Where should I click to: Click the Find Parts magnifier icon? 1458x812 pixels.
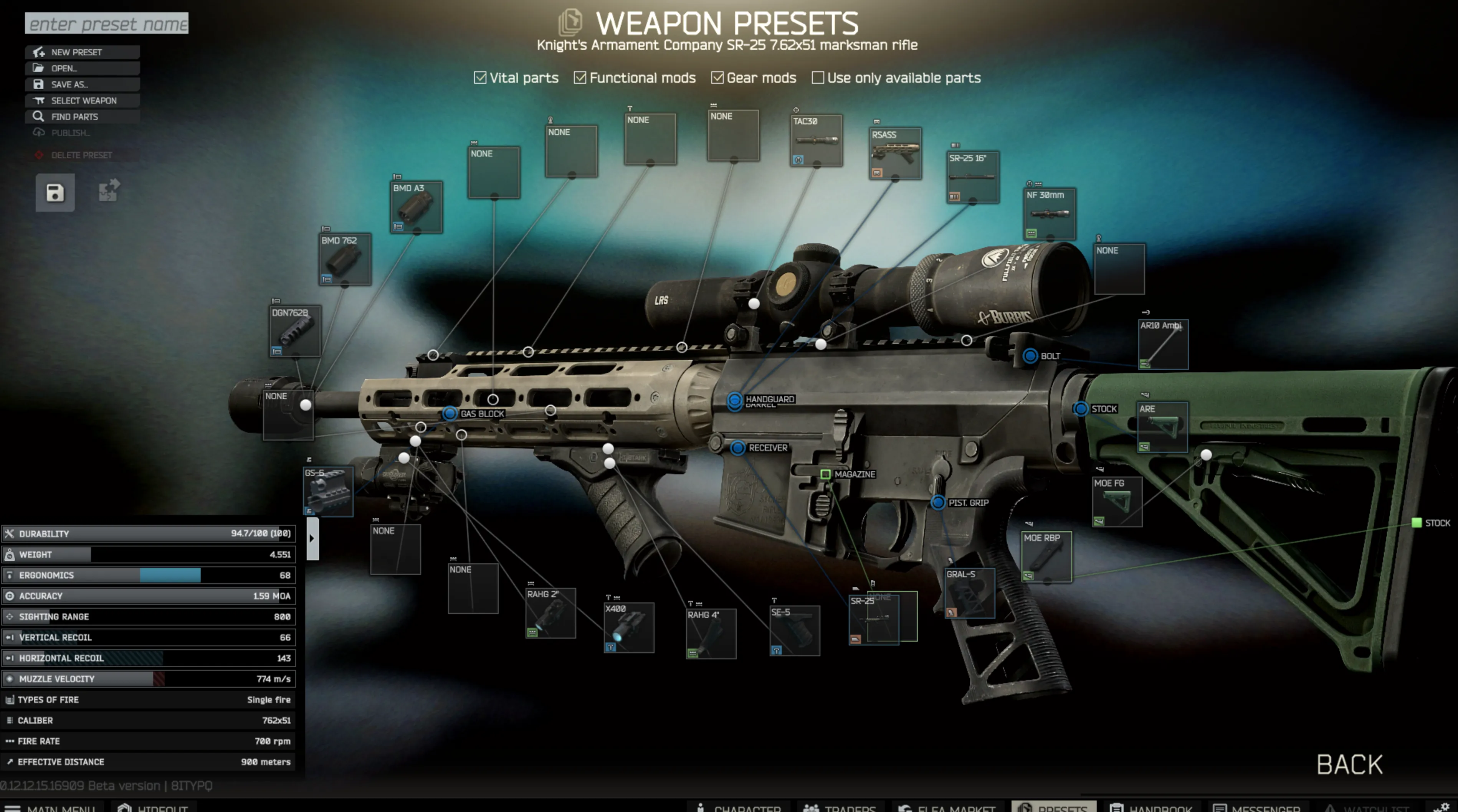coord(38,116)
